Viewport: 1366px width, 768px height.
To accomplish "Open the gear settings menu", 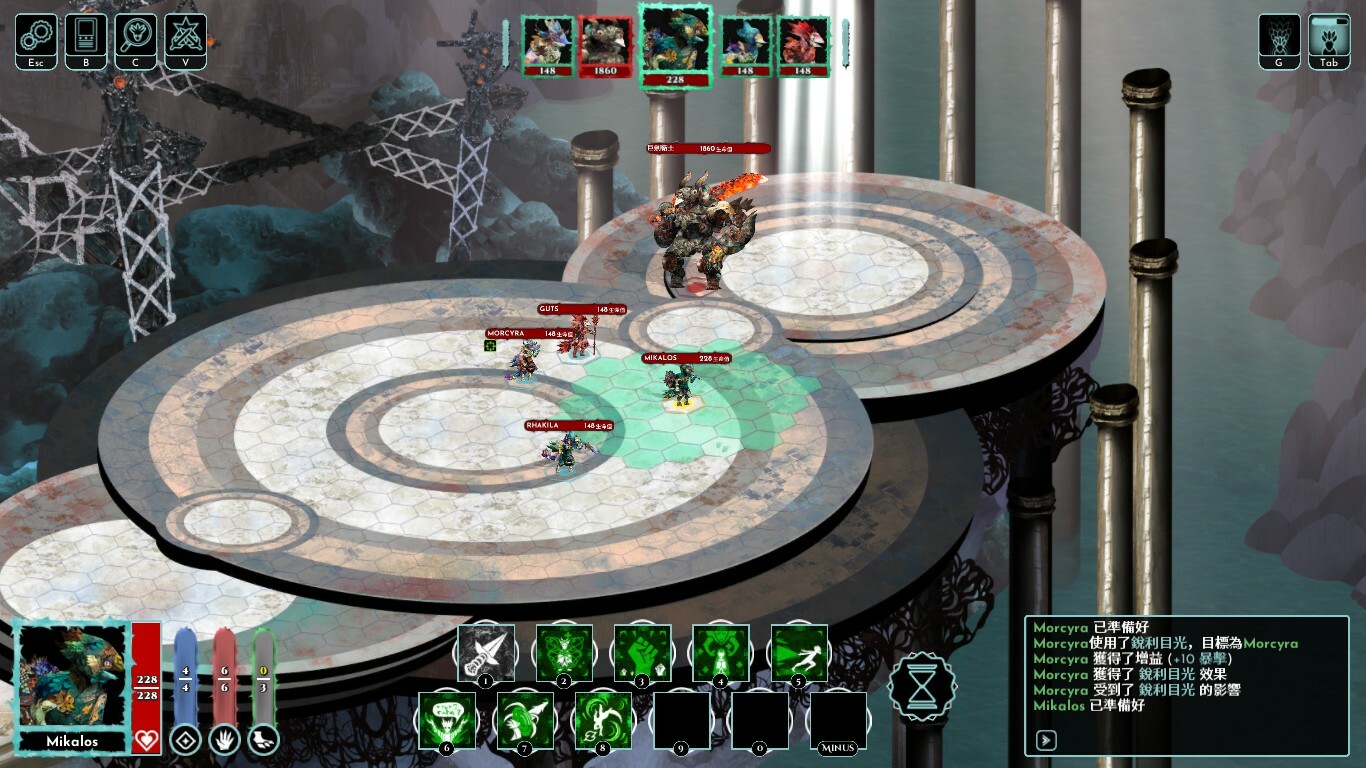I will pos(36,35).
